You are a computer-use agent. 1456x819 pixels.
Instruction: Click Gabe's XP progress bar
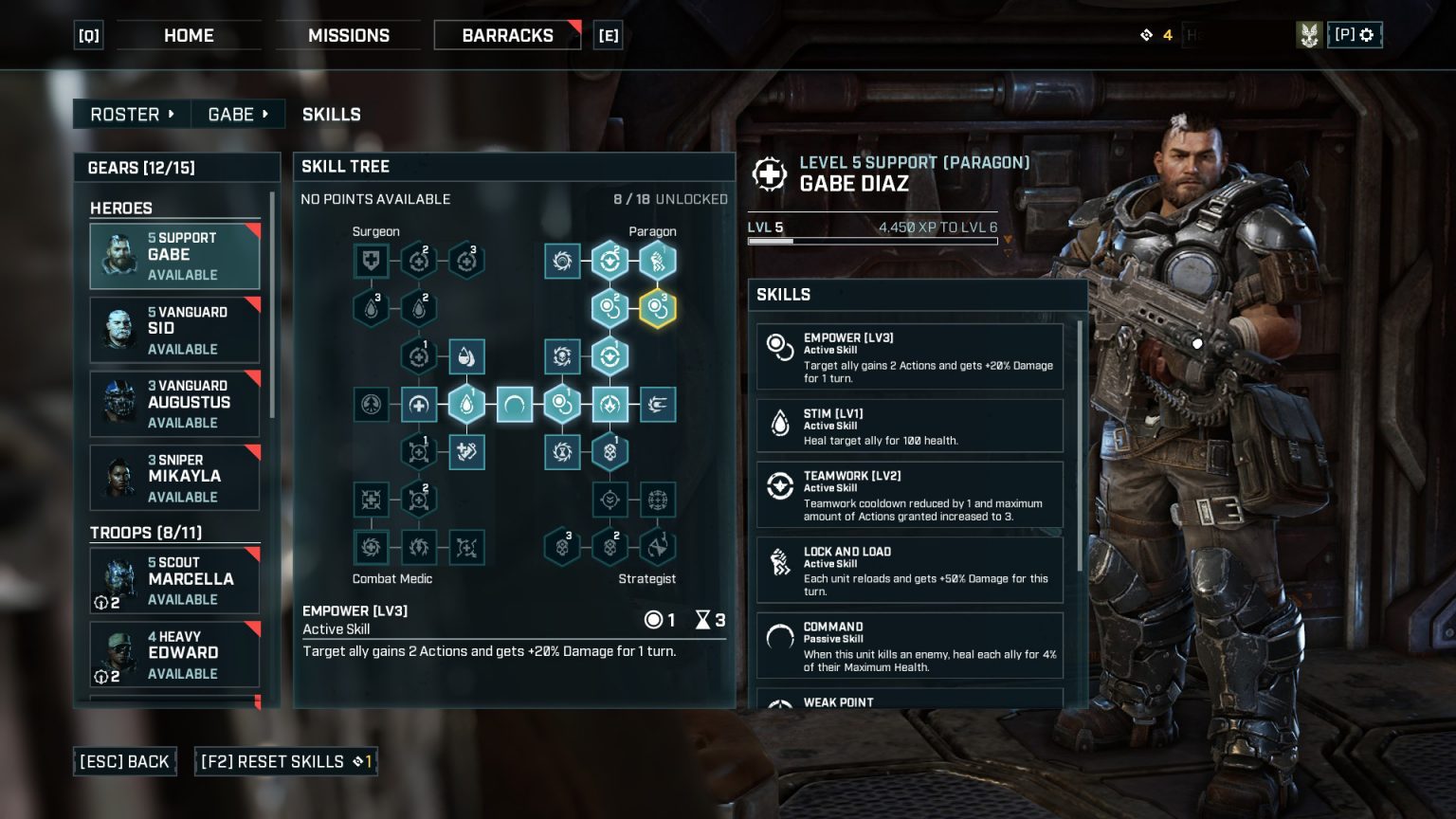(872, 241)
